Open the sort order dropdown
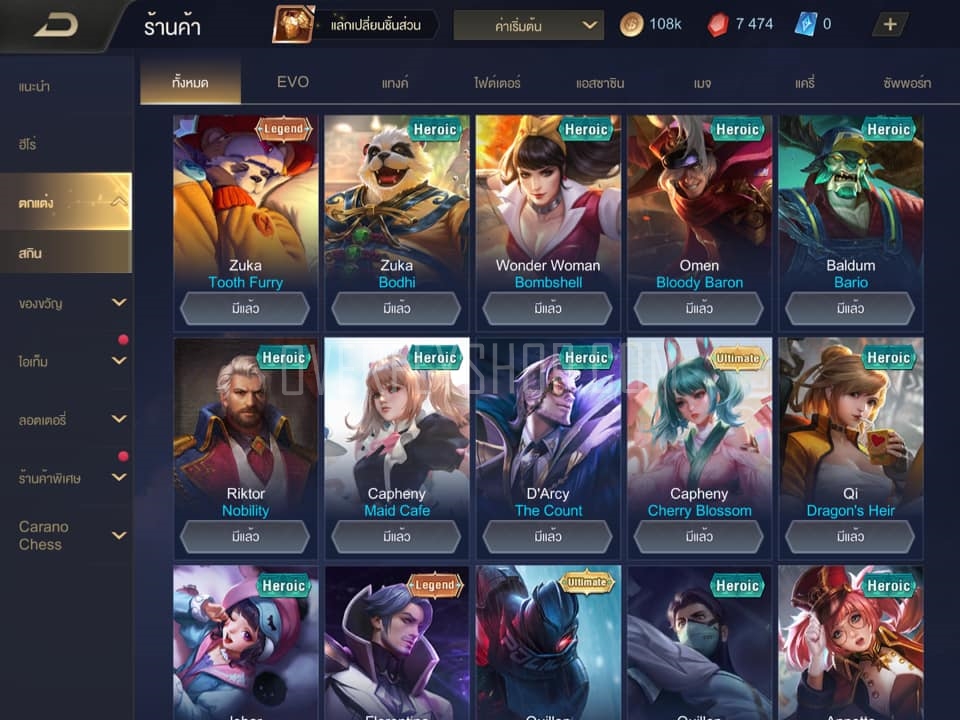Screen dimensions: 960x720 (x=528, y=25)
